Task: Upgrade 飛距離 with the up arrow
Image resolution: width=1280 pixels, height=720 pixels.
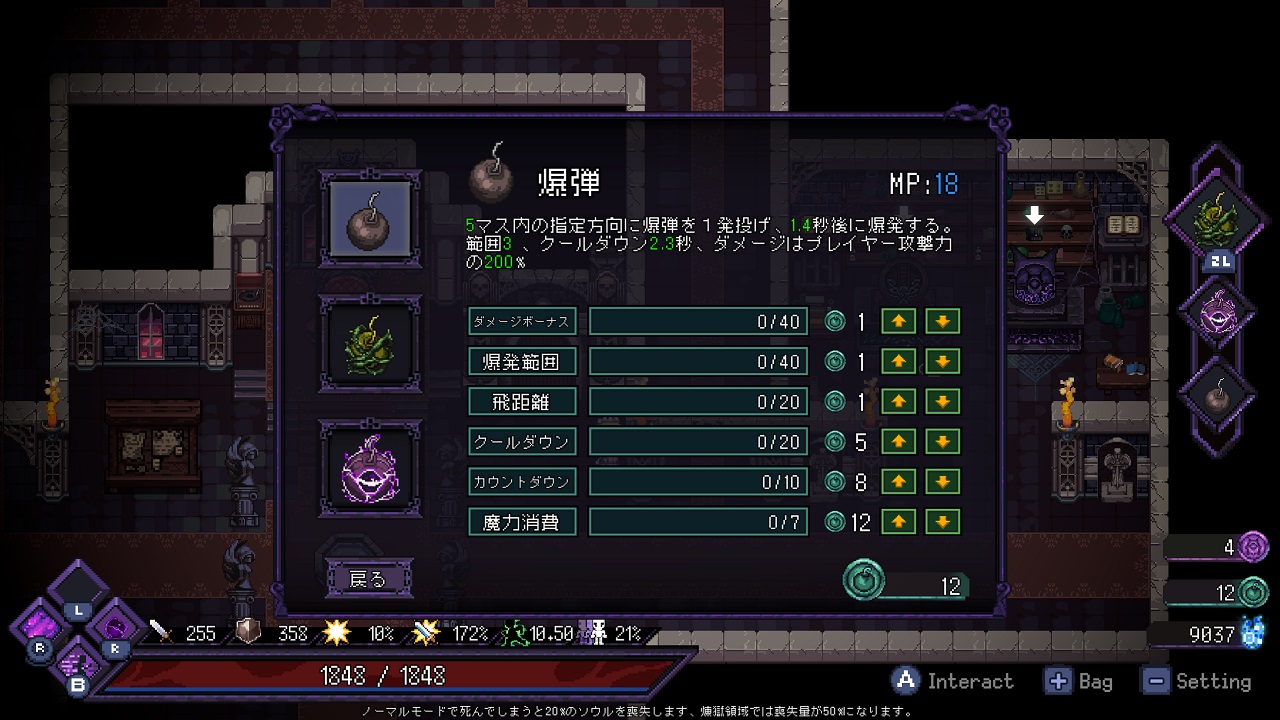Action: coord(898,401)
